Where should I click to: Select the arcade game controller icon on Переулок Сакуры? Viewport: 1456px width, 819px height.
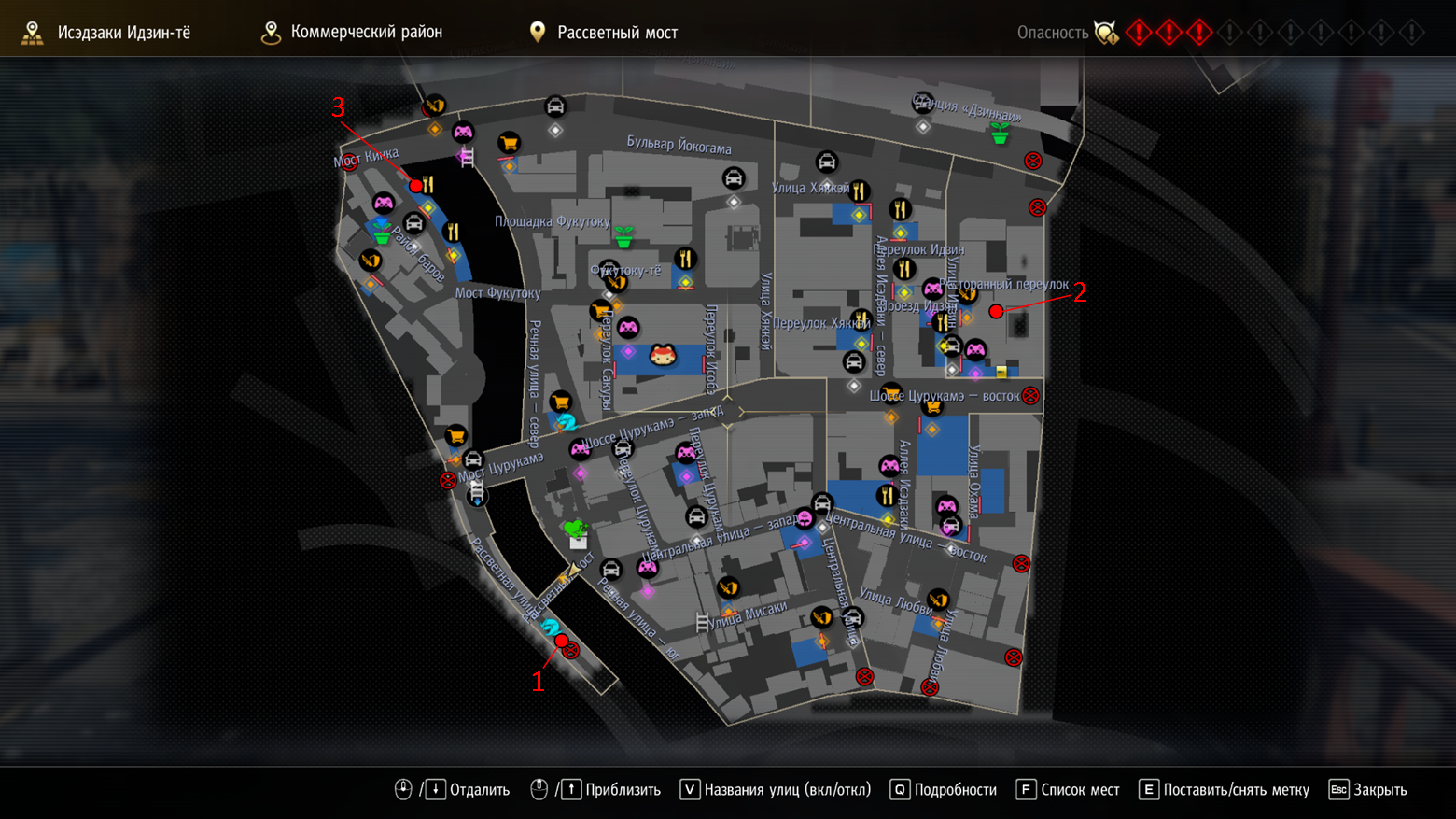point(627,327)
